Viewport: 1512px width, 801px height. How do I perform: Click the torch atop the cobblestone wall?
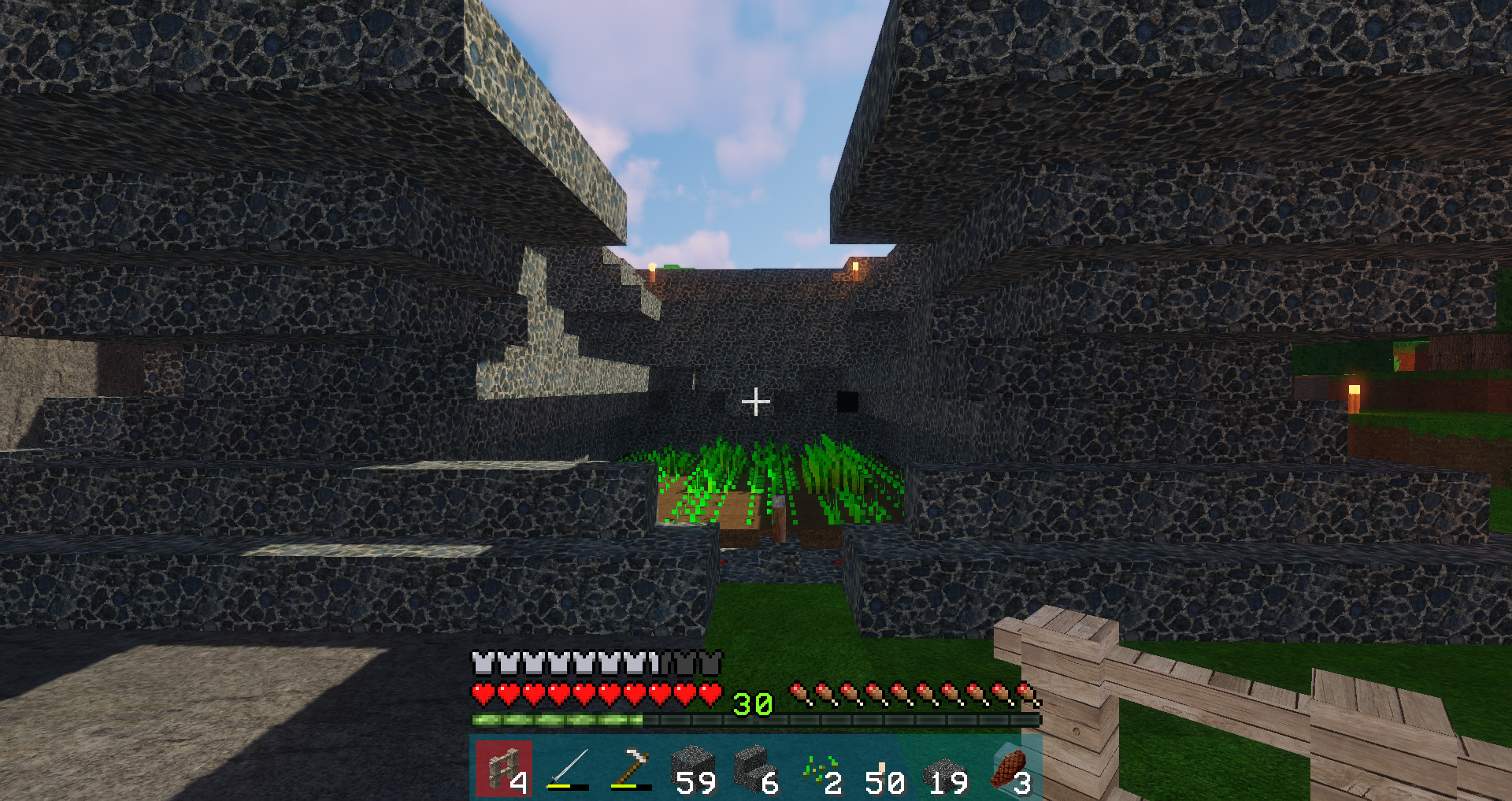653,271
